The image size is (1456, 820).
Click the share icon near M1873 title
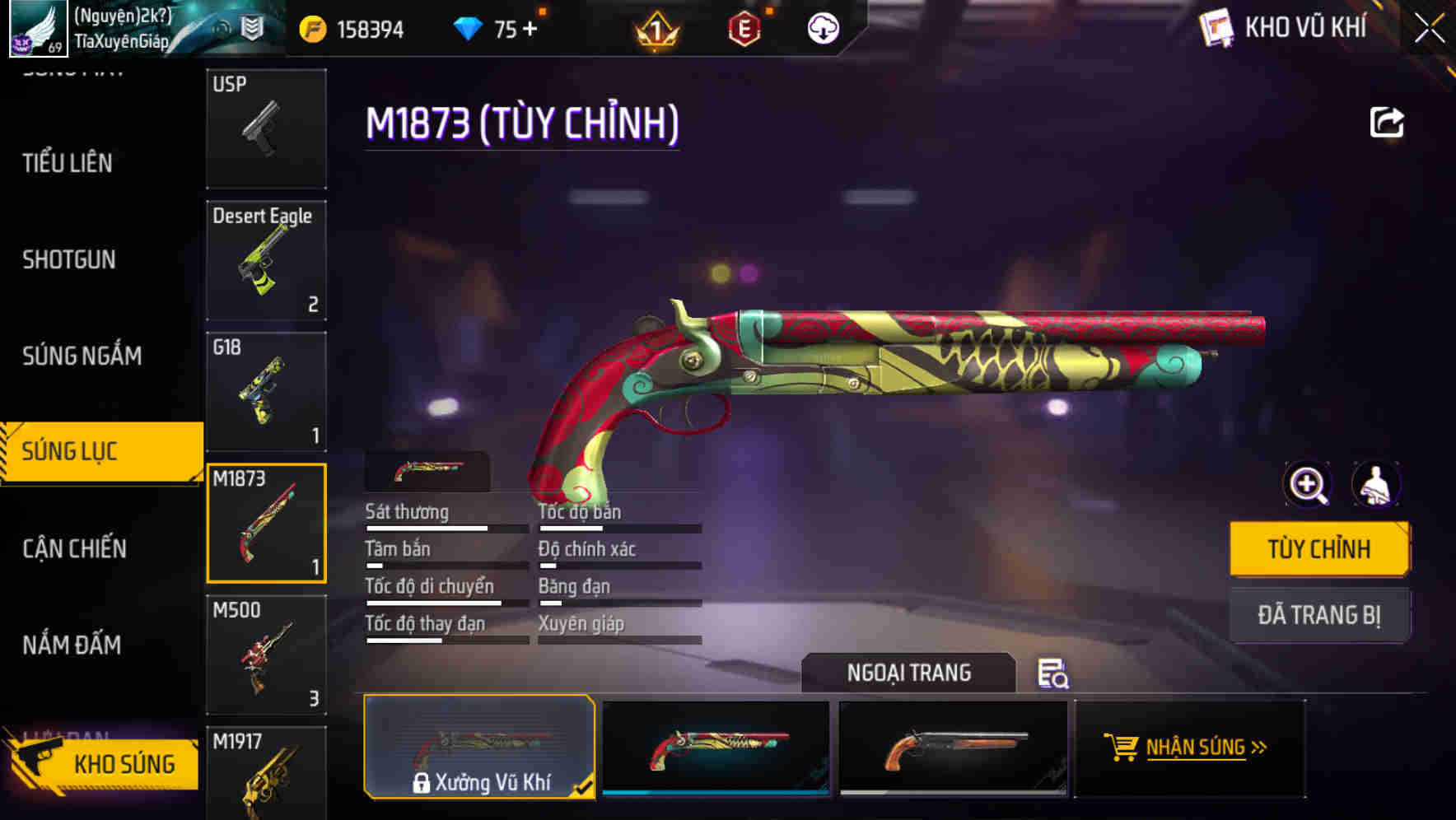1387,121
